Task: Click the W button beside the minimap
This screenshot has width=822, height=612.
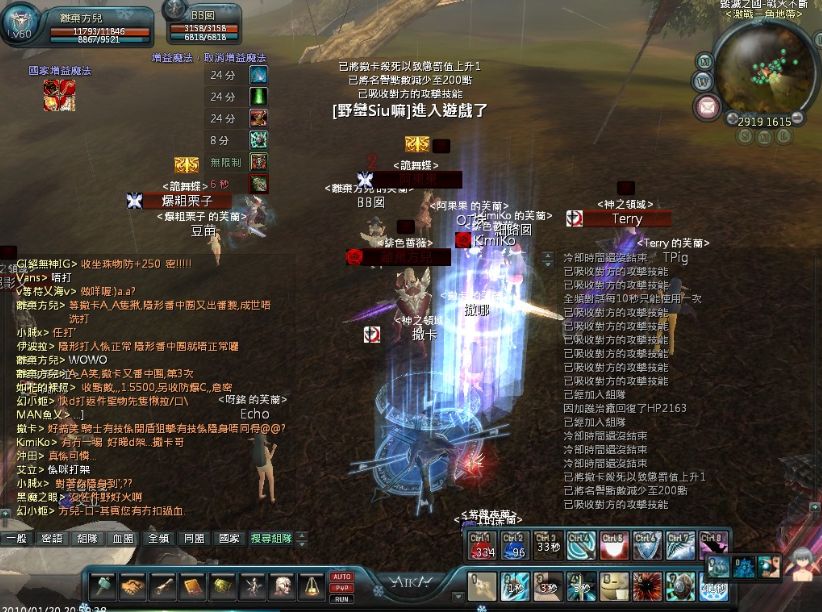Action: (x=703, y=79)
